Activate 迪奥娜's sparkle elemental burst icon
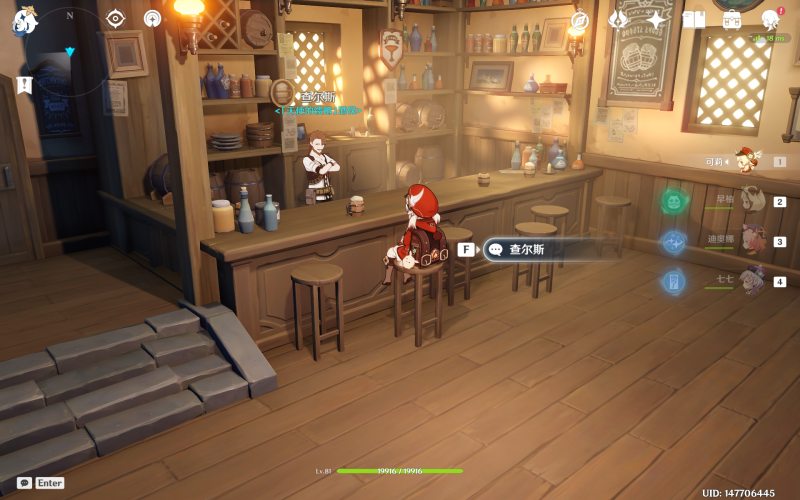 [673, 242]
